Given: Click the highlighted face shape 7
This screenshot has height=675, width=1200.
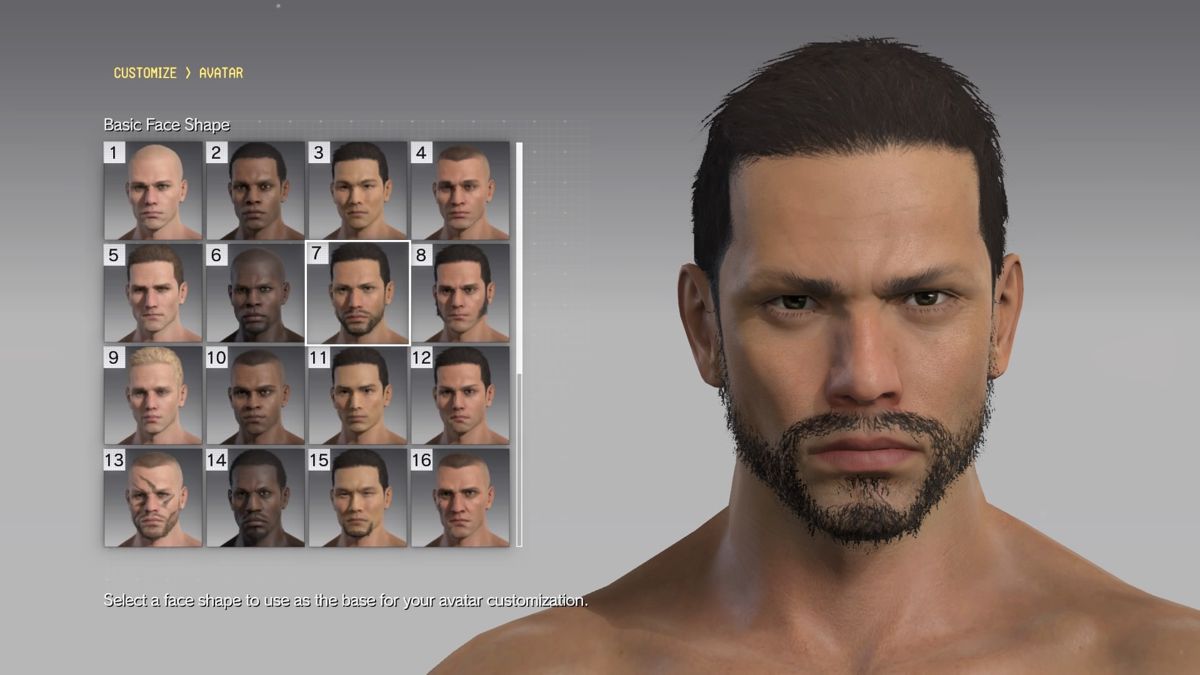Looking at the screenshot, I should tap(357, 293).
